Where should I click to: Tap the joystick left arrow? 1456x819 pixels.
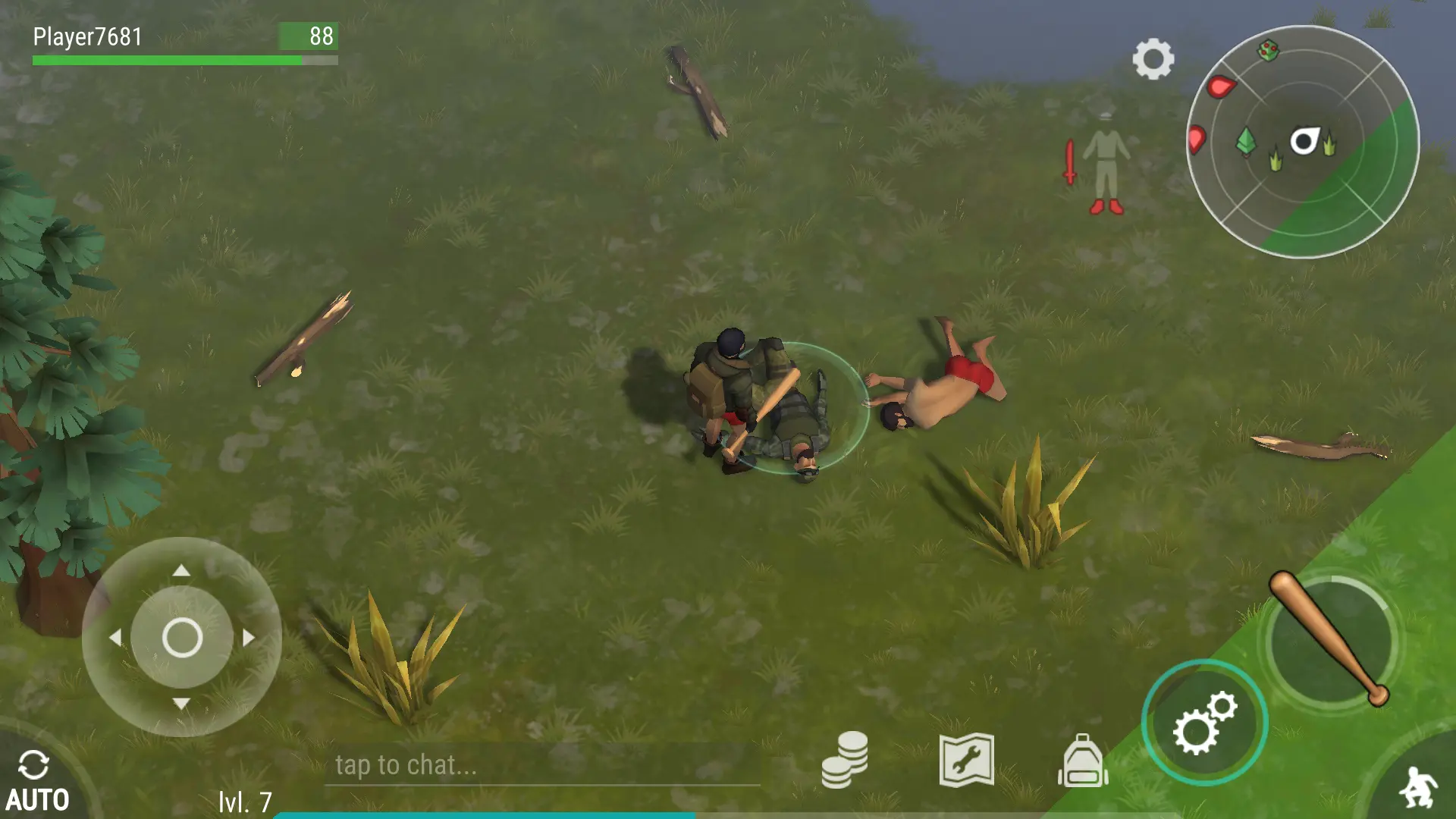(x=115, y=638)
